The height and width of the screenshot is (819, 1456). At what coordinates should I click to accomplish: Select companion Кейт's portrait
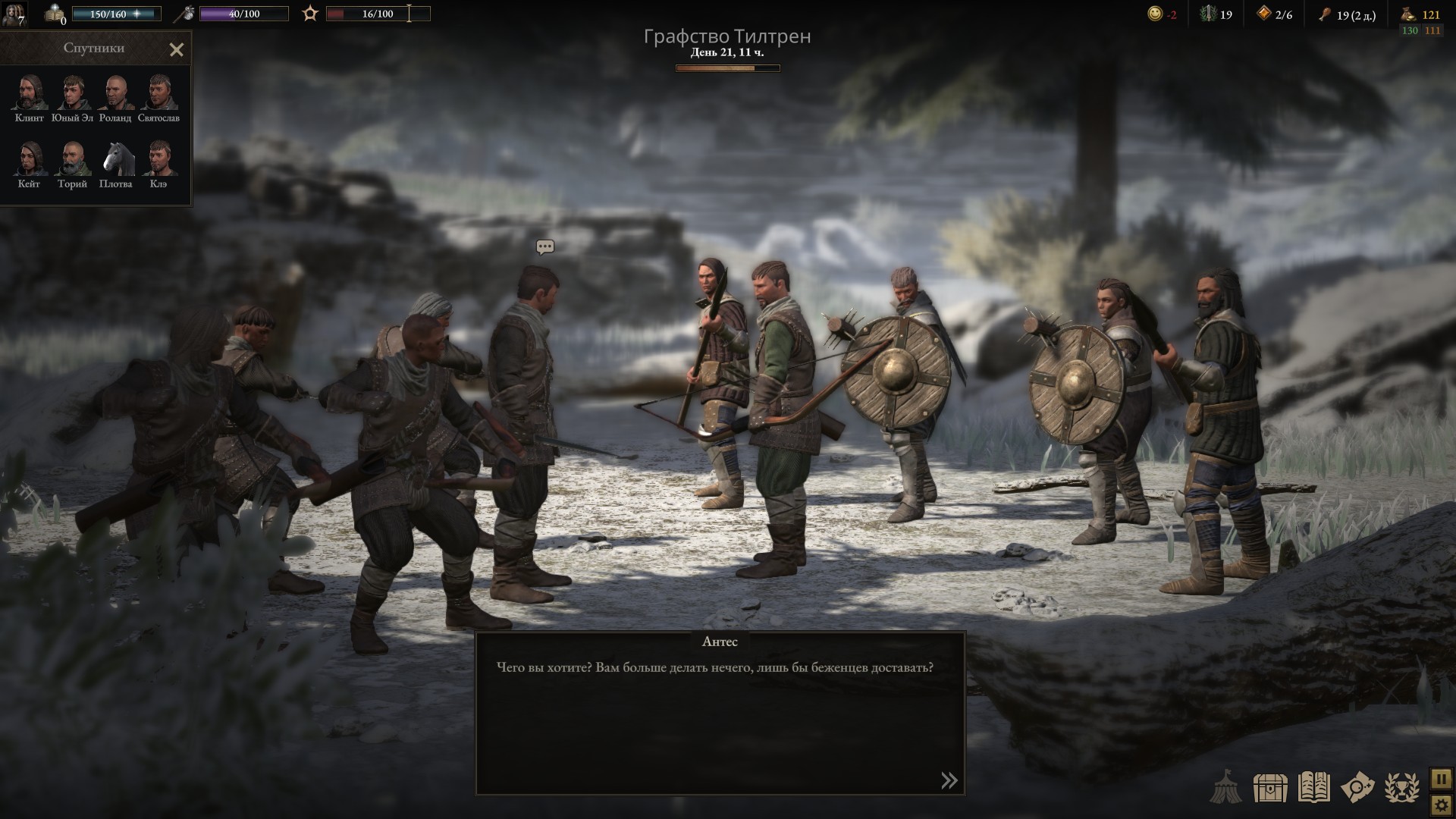click(30, 159)
